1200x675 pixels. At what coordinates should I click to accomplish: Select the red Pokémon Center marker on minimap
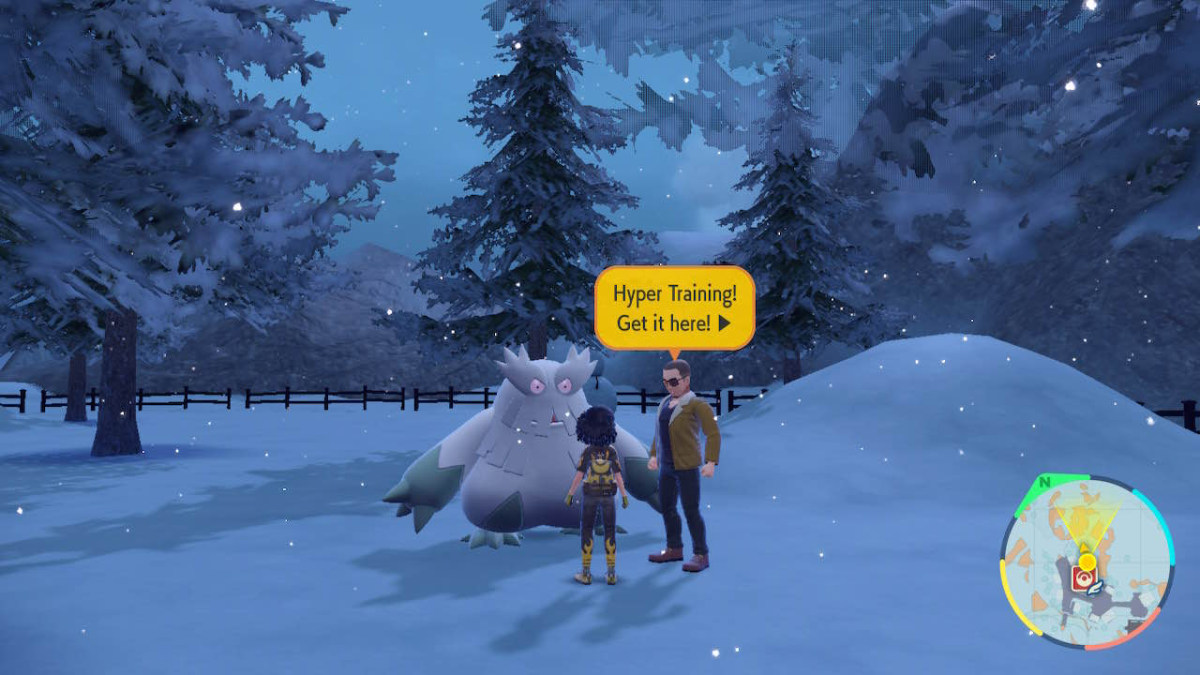coord(1083,578)
